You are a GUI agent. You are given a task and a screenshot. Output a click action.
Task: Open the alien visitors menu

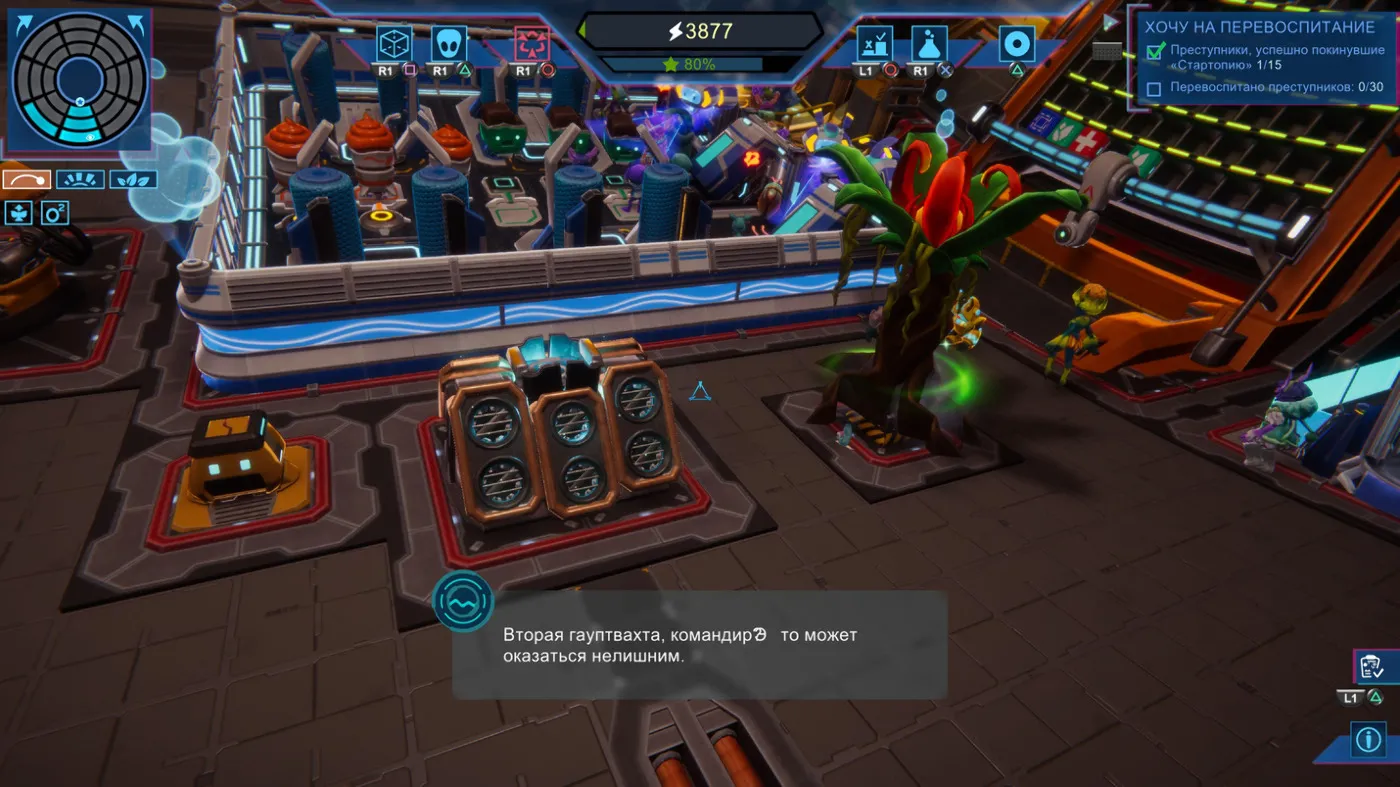449,44
